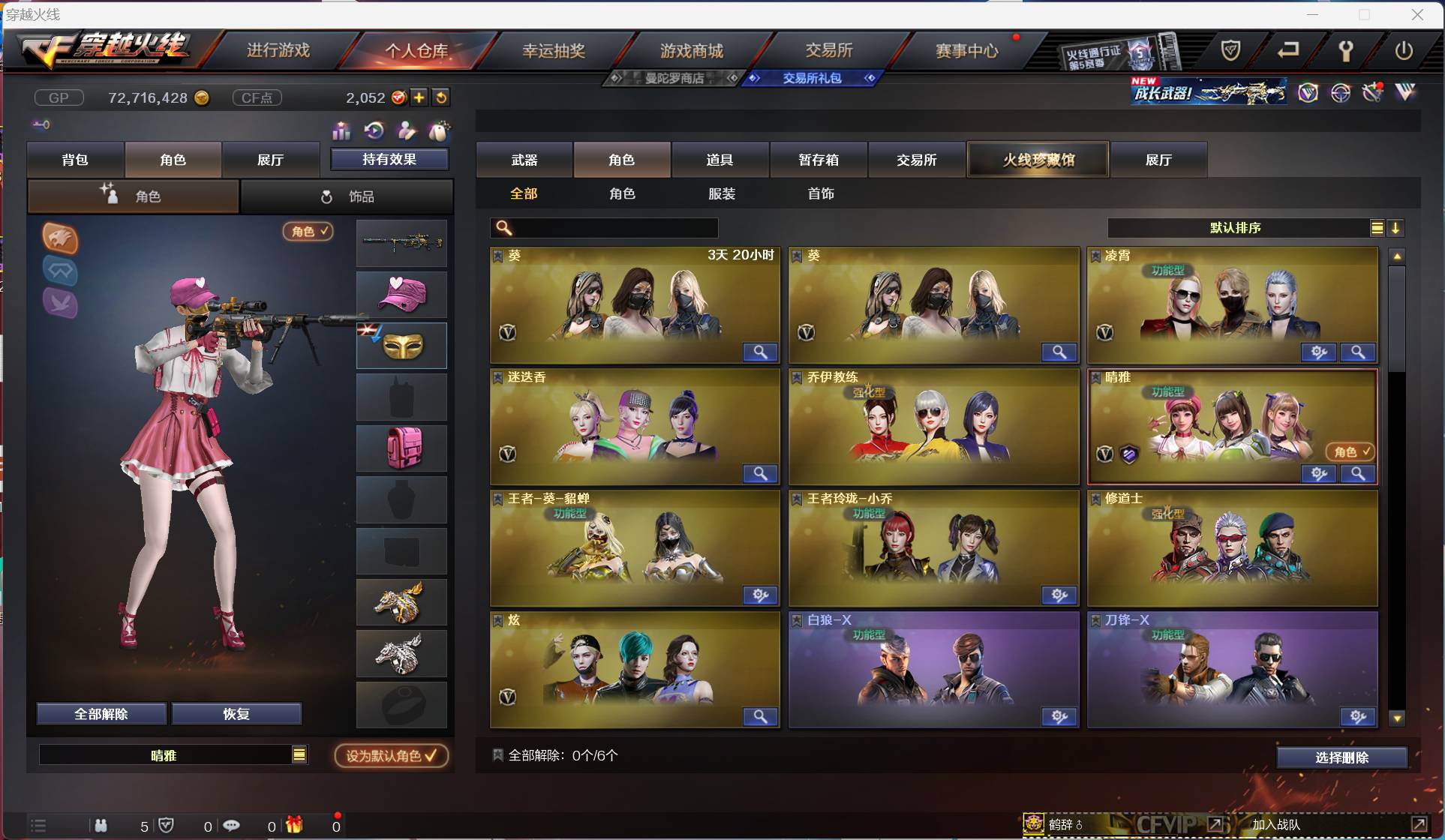Toggle the 角色 tag on the 晴雅 card
Image resolution: width=1445 pixels, height=840 pixels.
1350,452
